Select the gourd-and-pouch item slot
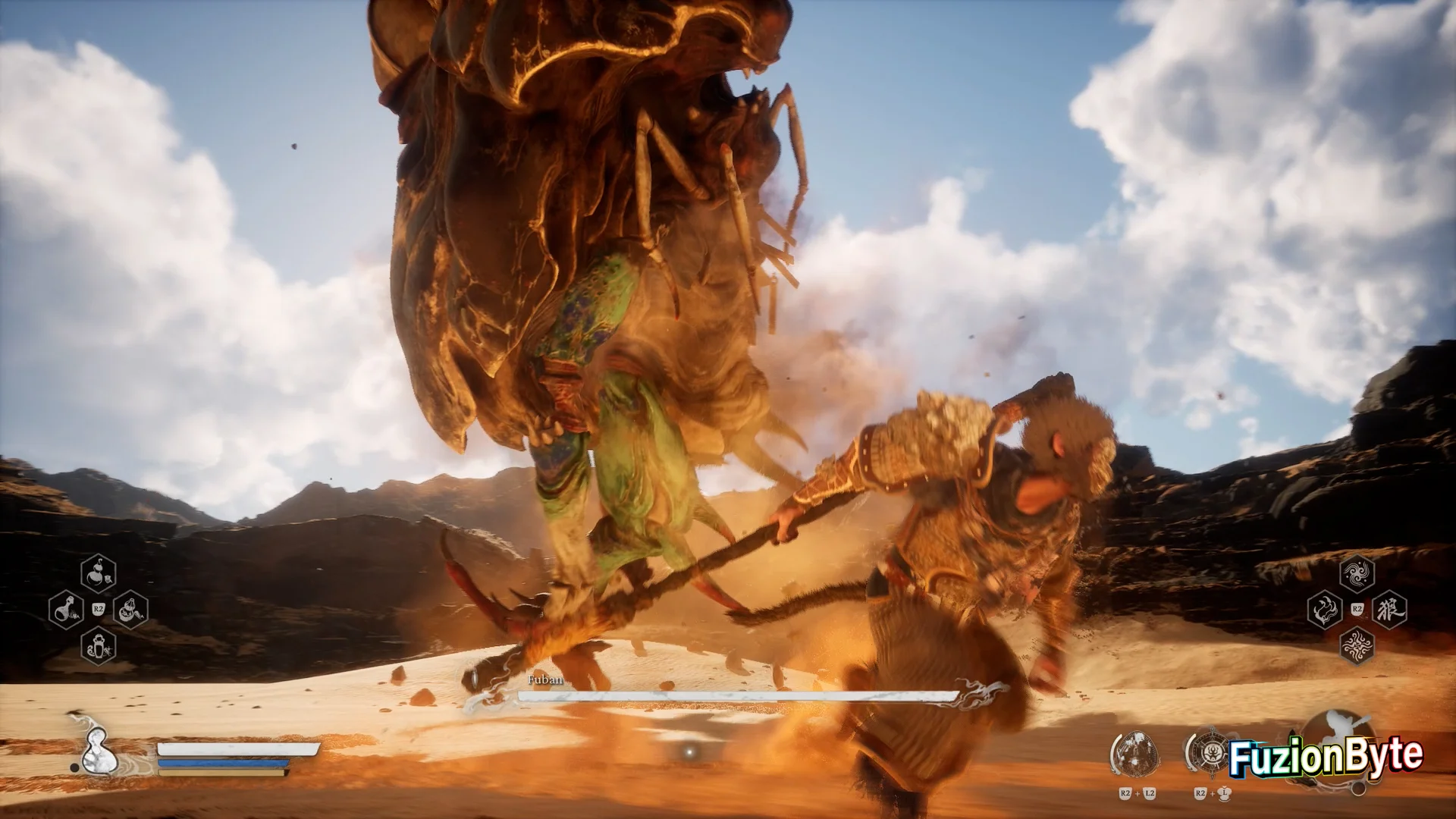Viewport: 1456px width, 819px height. 130,609
